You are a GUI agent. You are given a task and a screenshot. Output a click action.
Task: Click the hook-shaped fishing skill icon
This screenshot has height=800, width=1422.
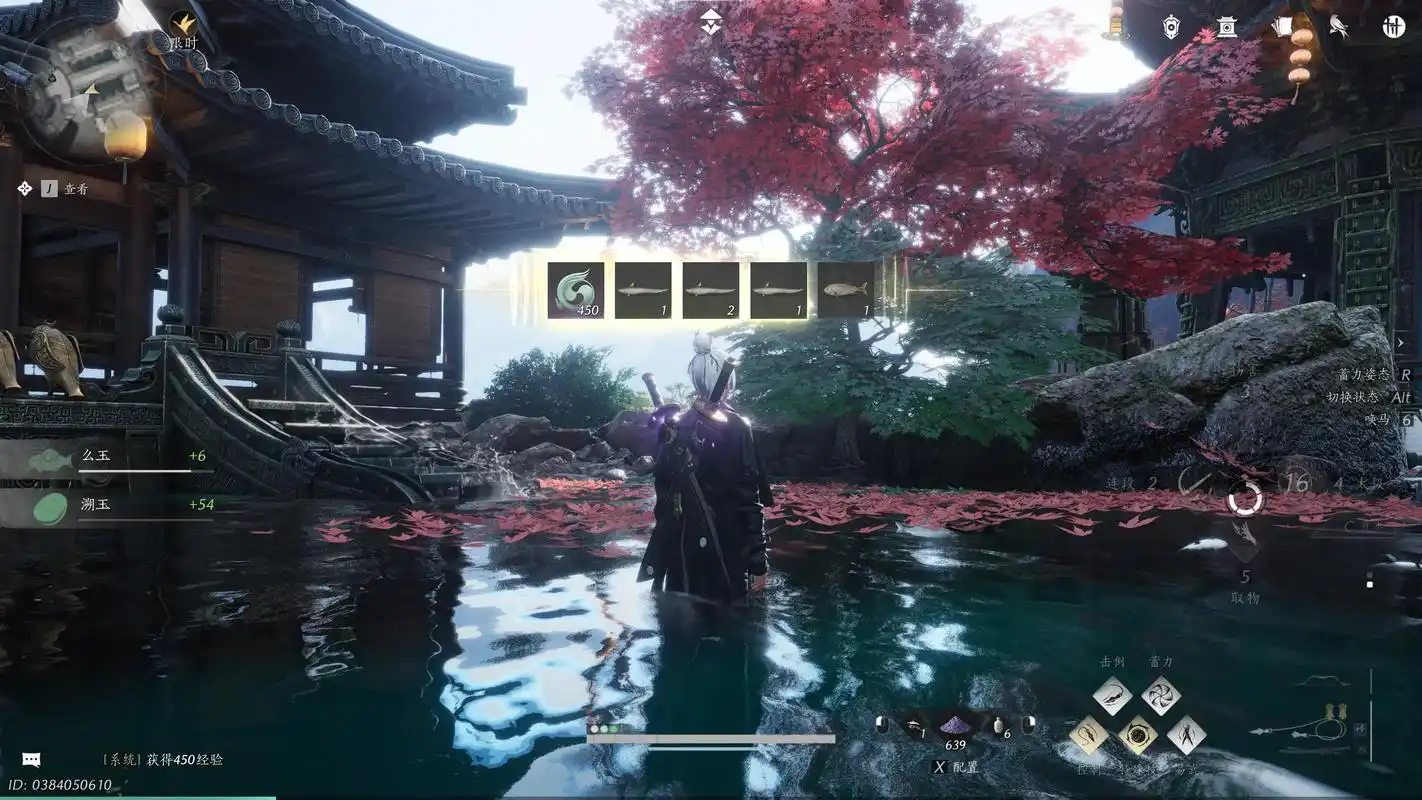click(1091, 734)
